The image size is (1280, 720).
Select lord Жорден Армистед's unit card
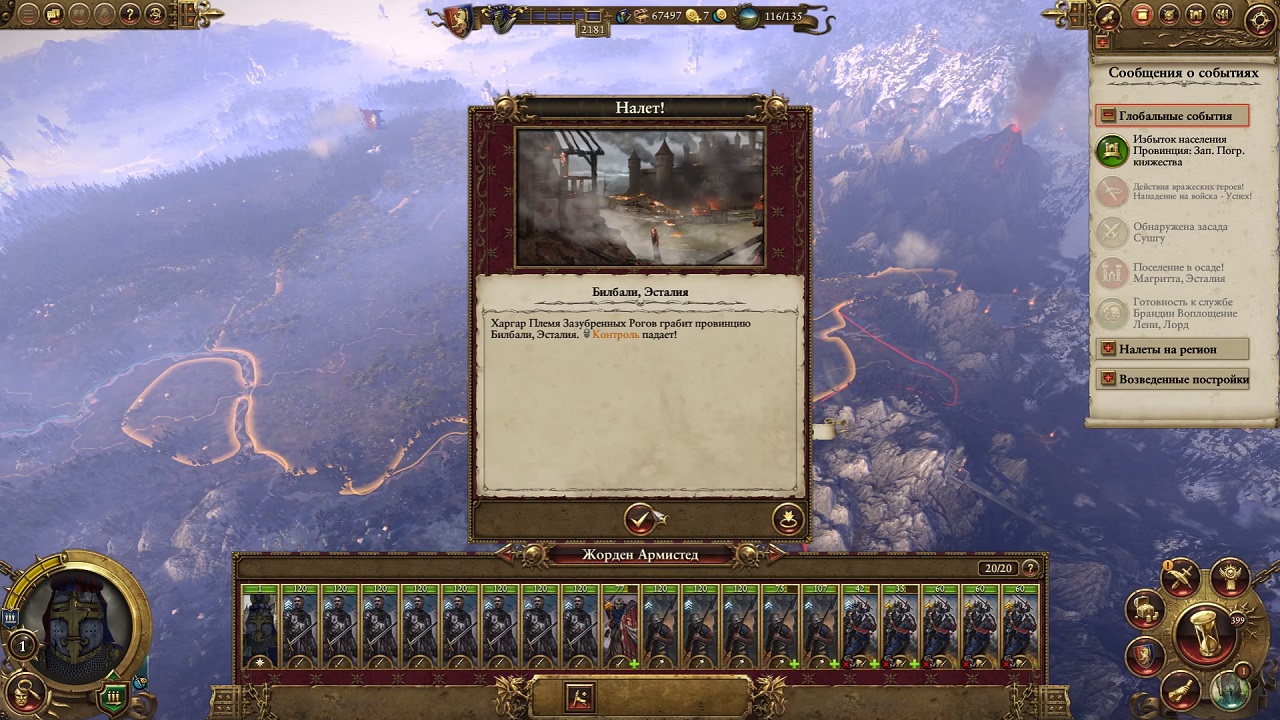260,625
